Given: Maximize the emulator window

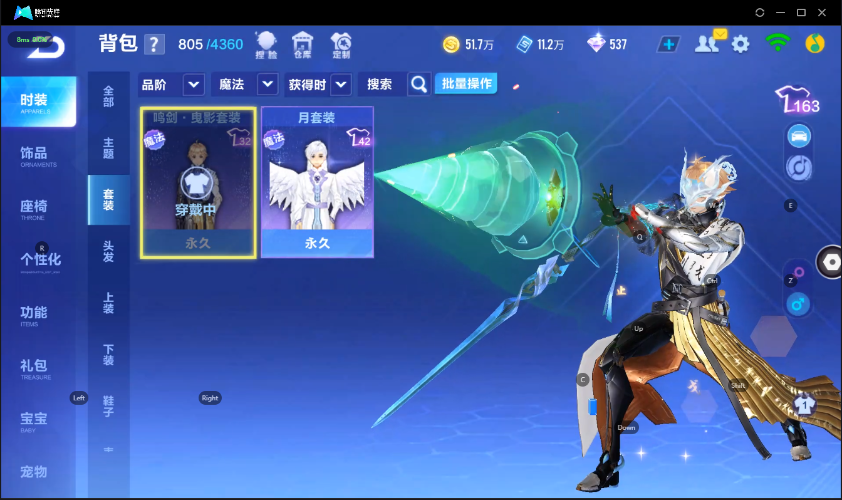Looking at the screenshot, I should click(801, 12).
